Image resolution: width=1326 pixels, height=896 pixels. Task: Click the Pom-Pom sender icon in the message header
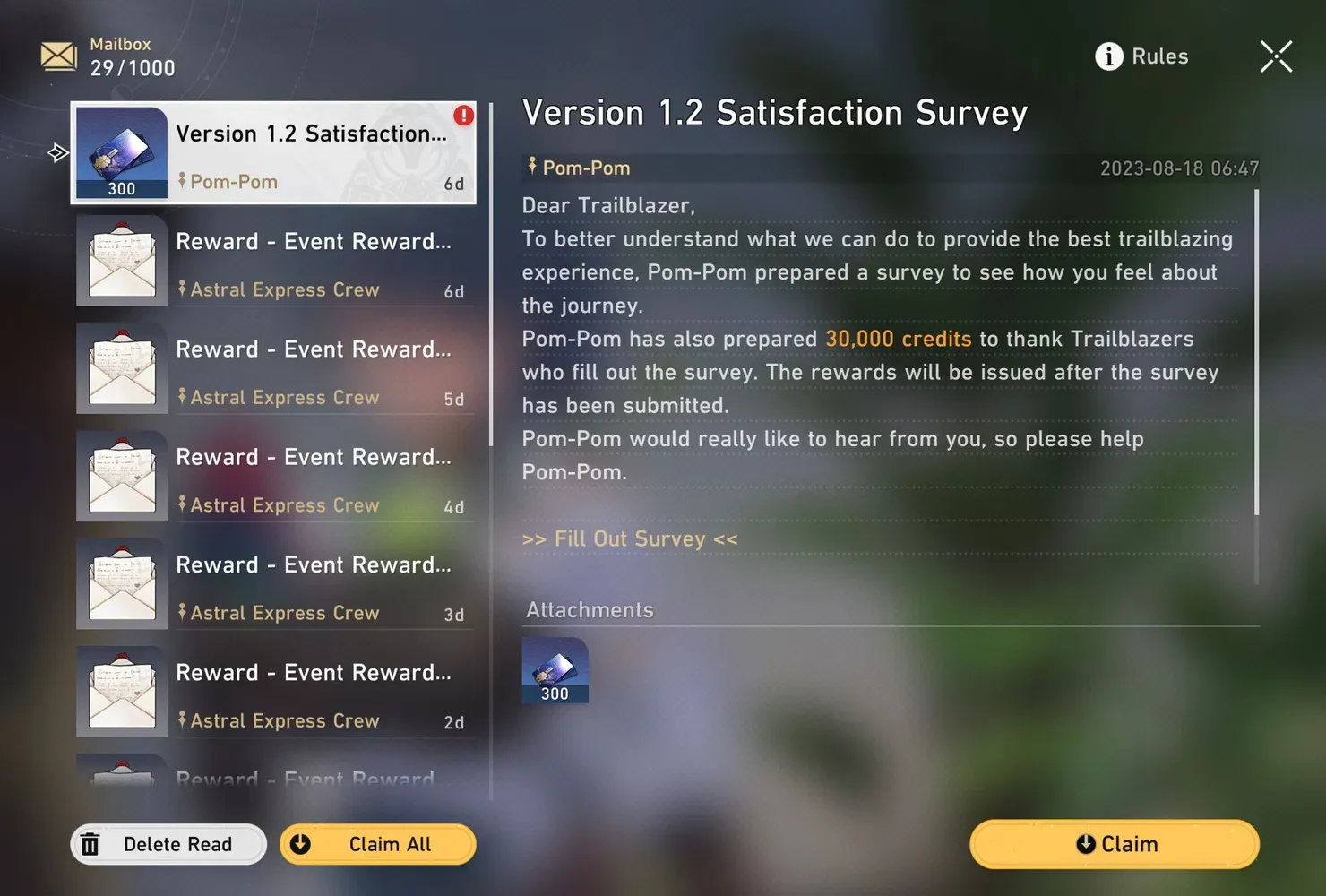click(530, 167)
